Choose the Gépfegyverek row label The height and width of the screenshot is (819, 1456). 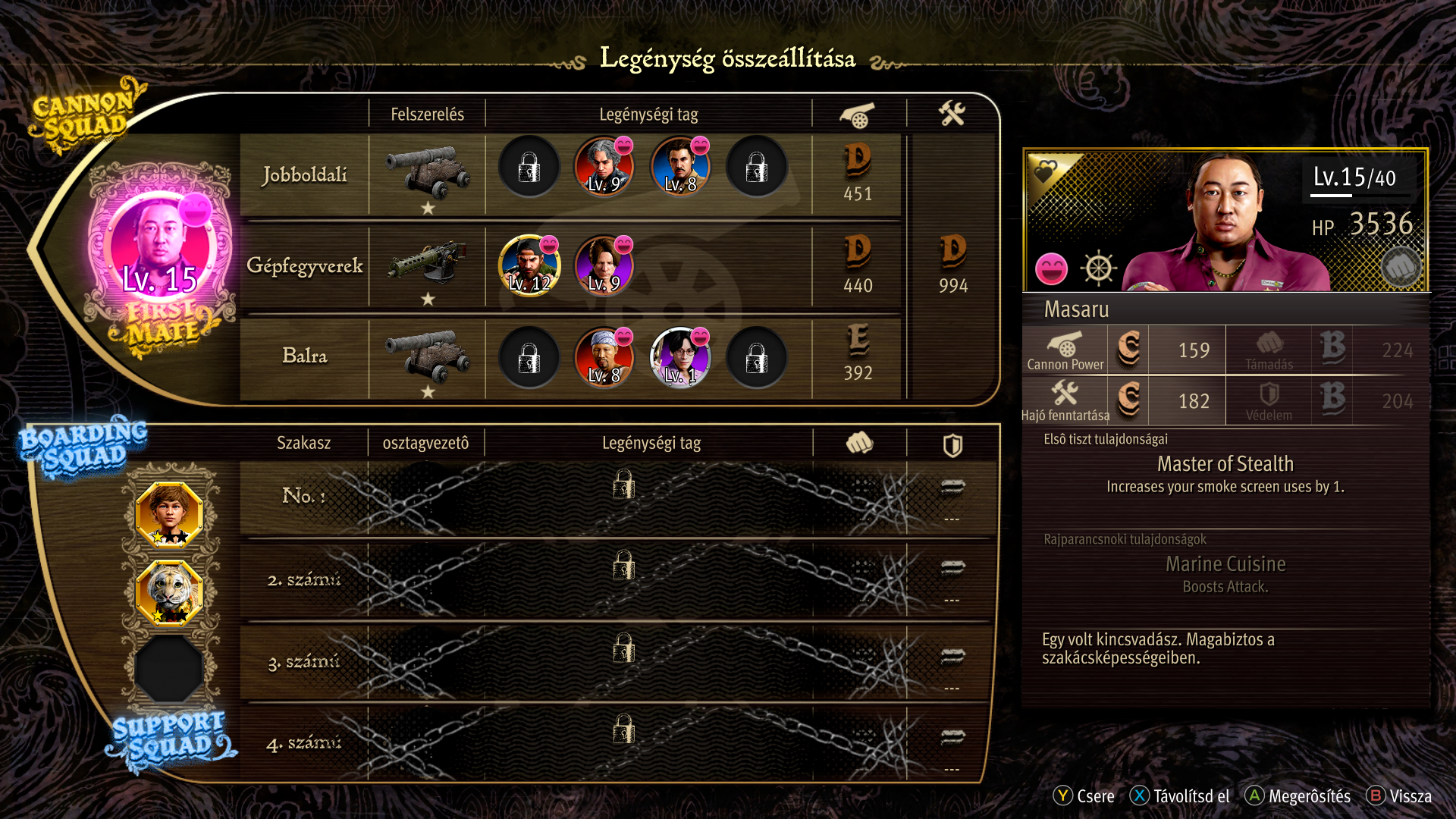click(x=305, y=265)
